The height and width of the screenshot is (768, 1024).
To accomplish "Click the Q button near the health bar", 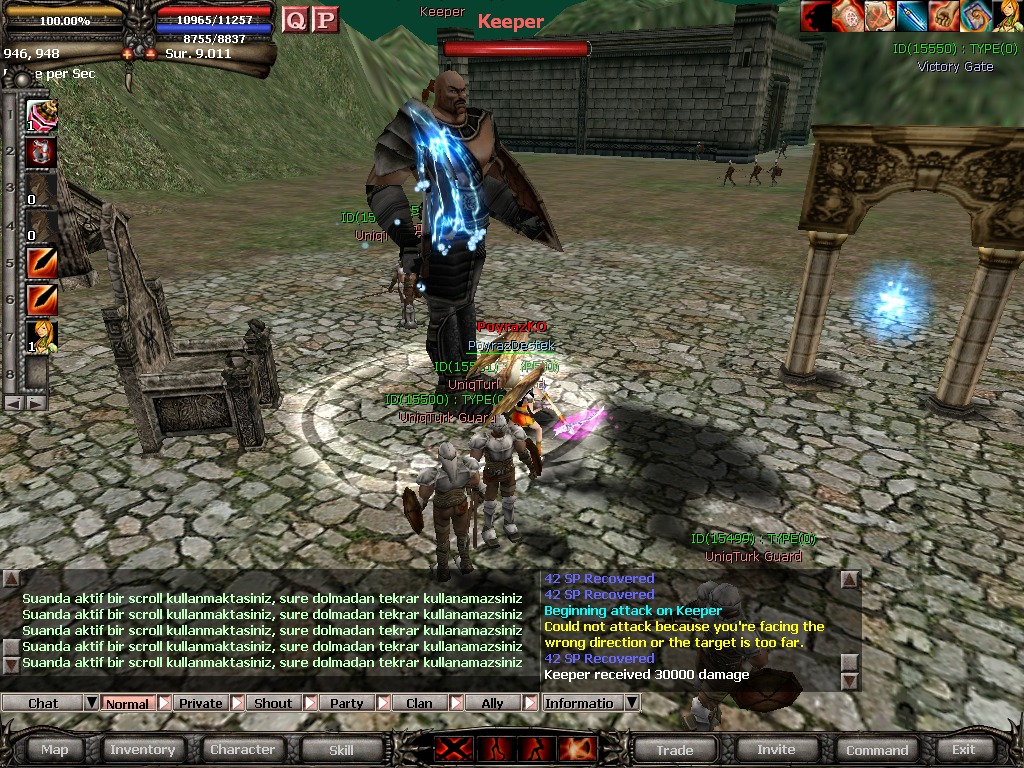I will [295, 19].
